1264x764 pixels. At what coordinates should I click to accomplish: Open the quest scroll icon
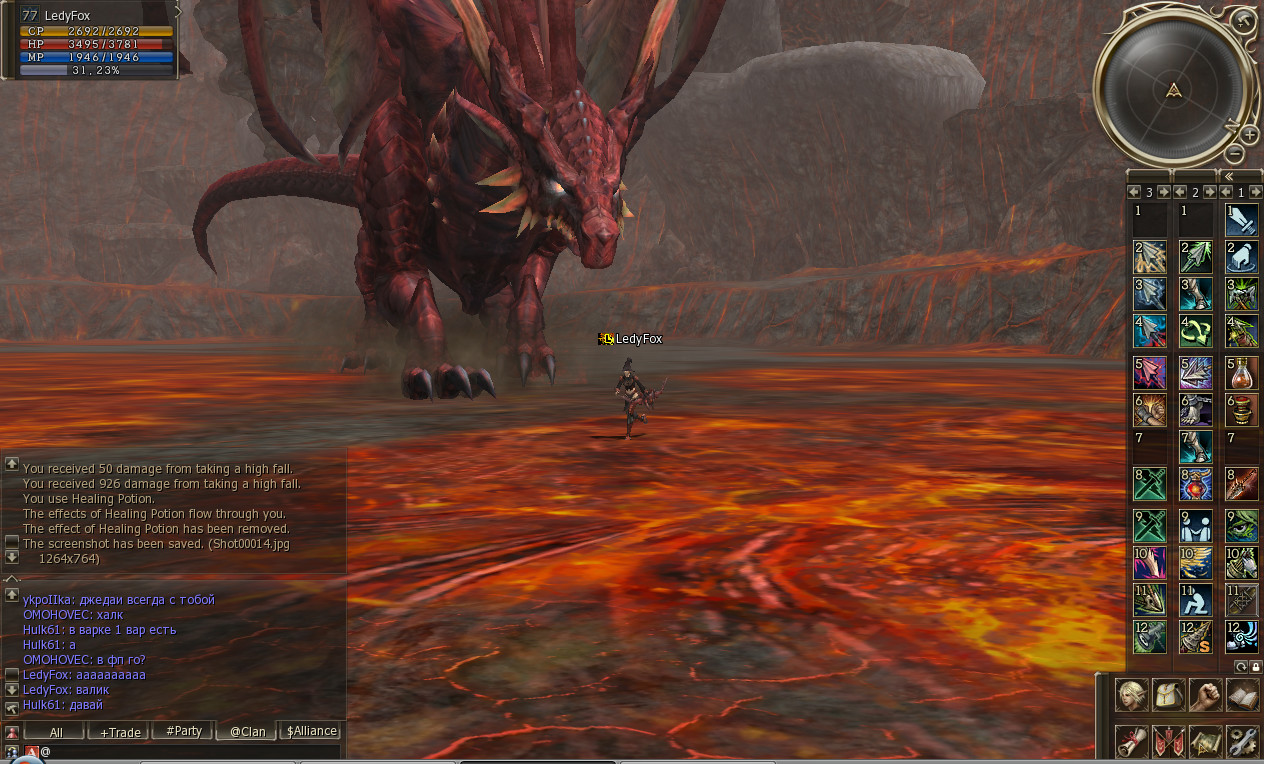(1132, 741)
